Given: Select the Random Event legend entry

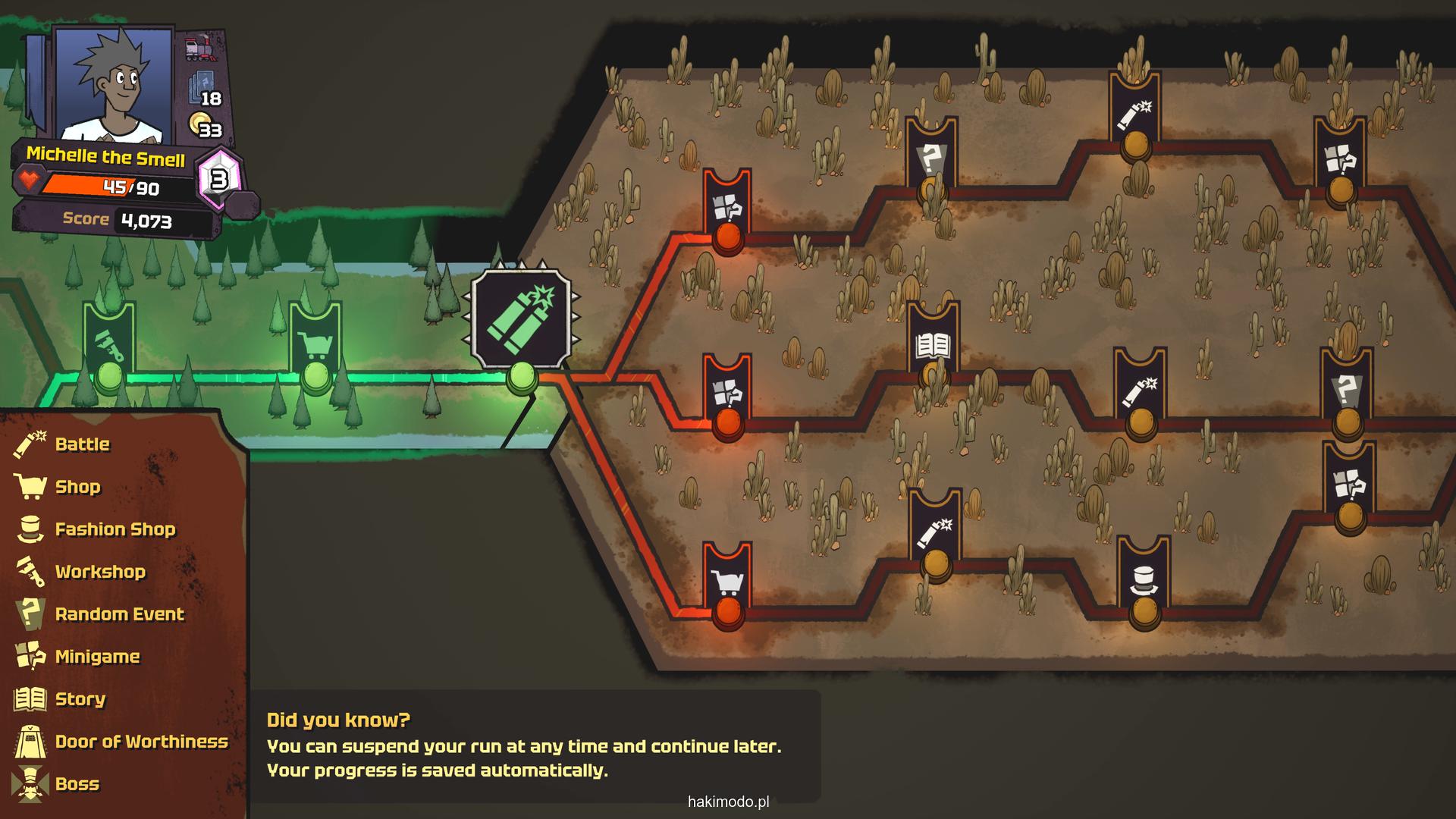Looking at the screenshot, I should tap(119, 614).
